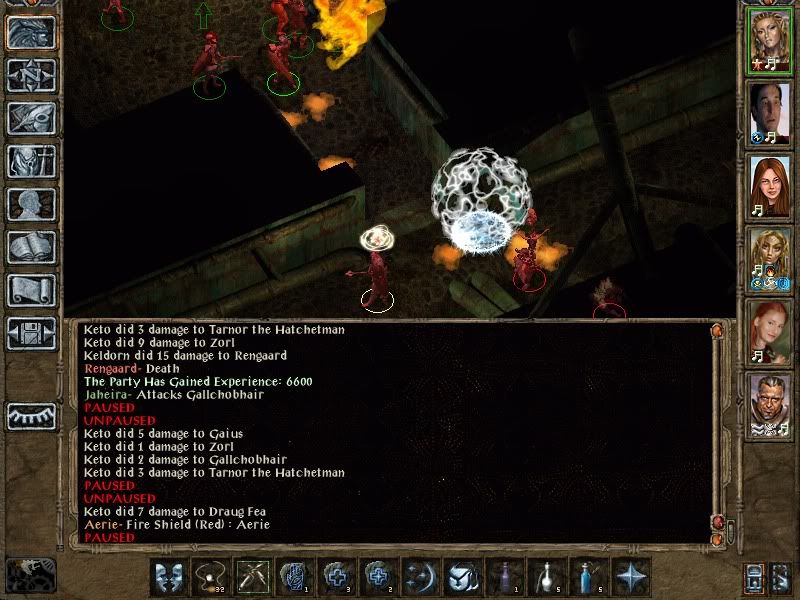Choose the crossed weapons attack action
This screenshot has height=600, width=800.
point(252,577)
